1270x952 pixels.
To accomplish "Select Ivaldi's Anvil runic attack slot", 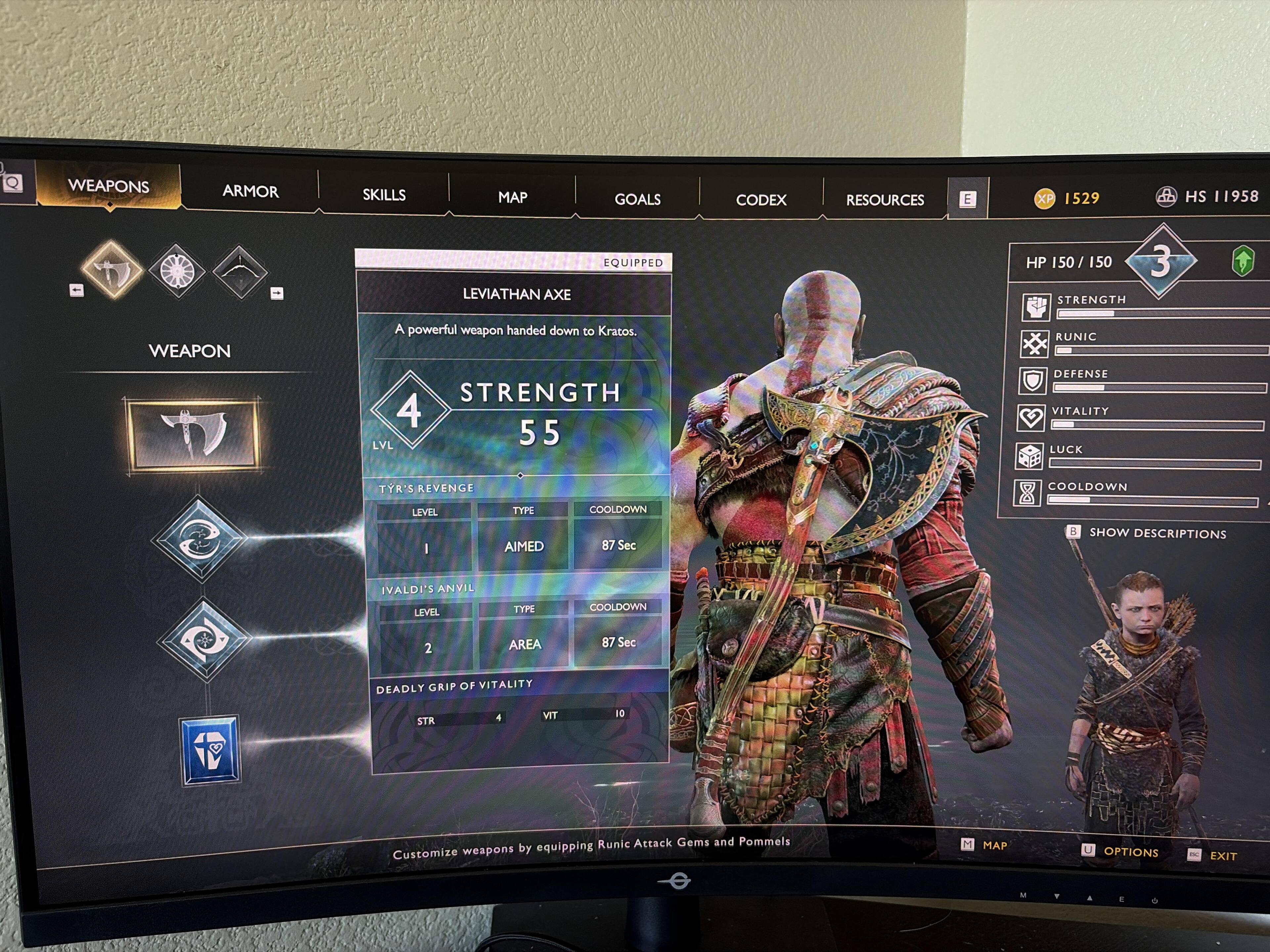I will [x=205, y=639].
